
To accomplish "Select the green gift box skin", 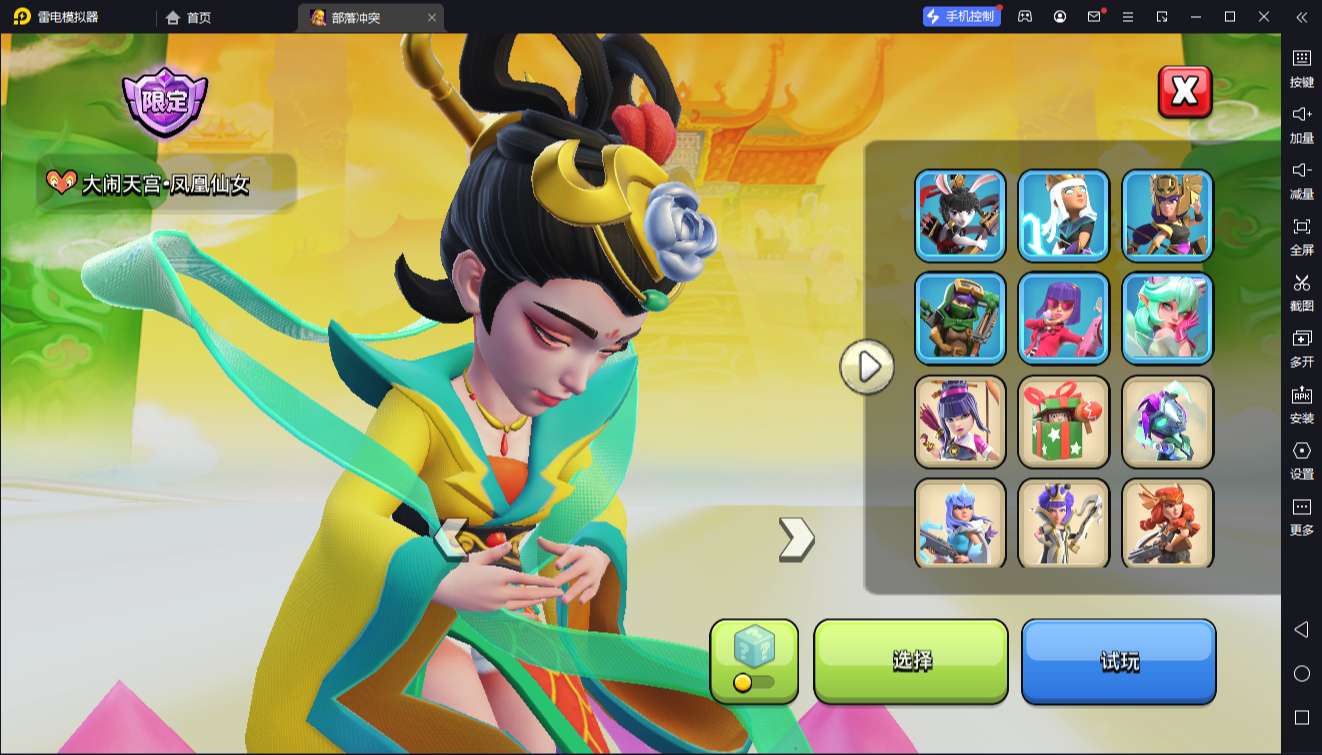I will (x=1064, y=421).
